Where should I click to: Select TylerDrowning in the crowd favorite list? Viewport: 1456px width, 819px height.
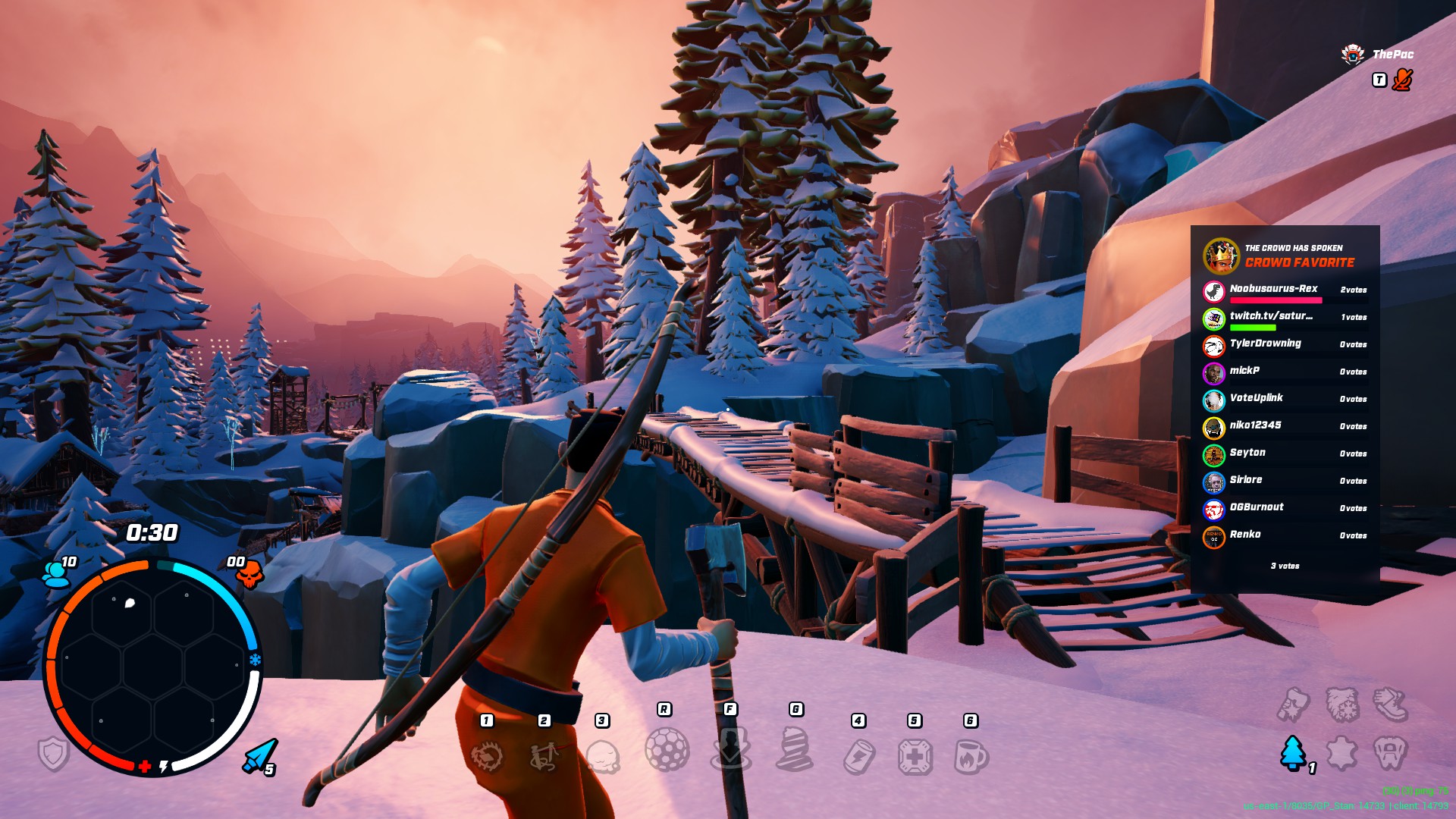tap(1265, 344)
